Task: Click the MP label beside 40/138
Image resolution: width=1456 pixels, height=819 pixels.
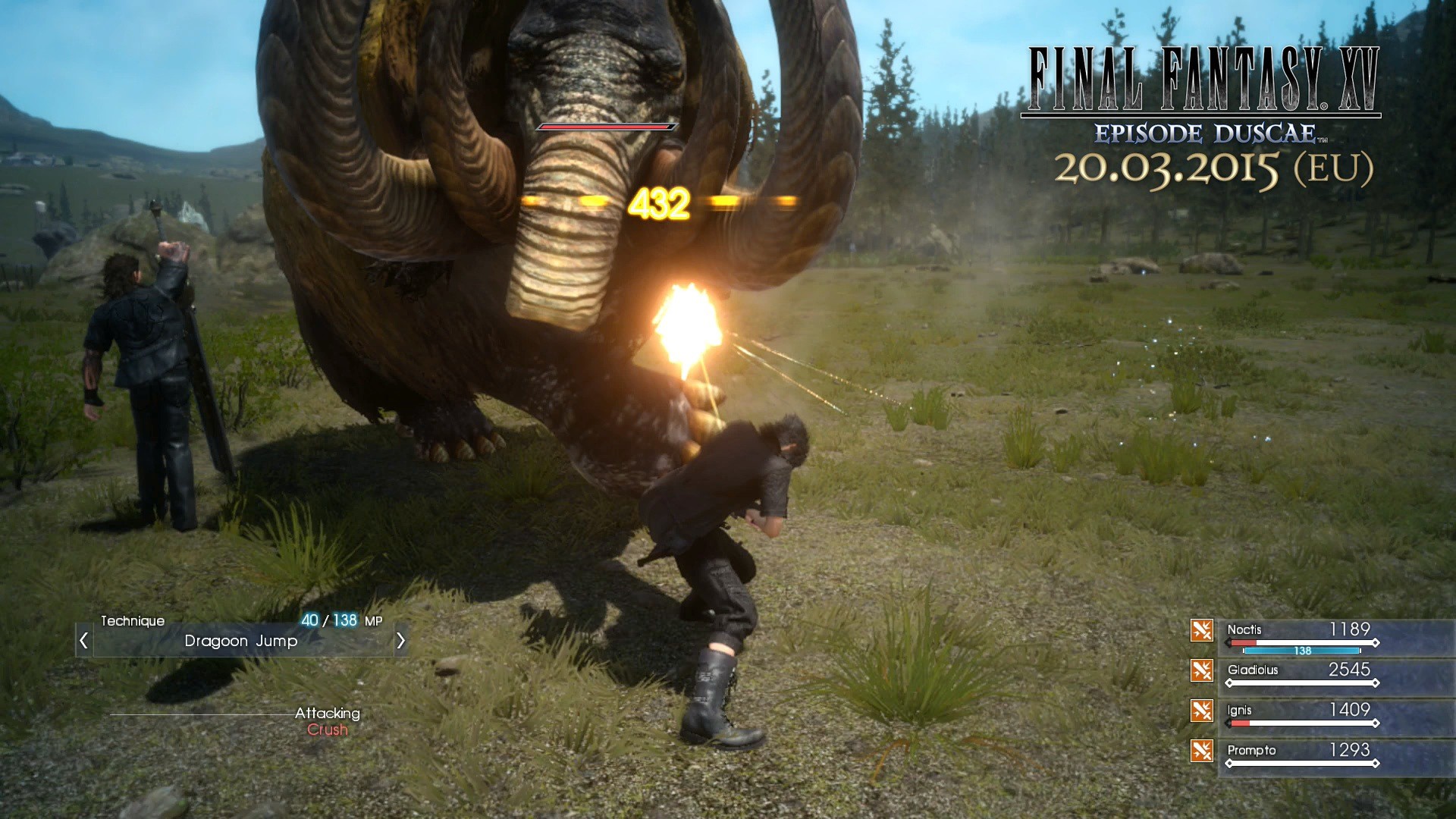Action: [x=372, y=620]
